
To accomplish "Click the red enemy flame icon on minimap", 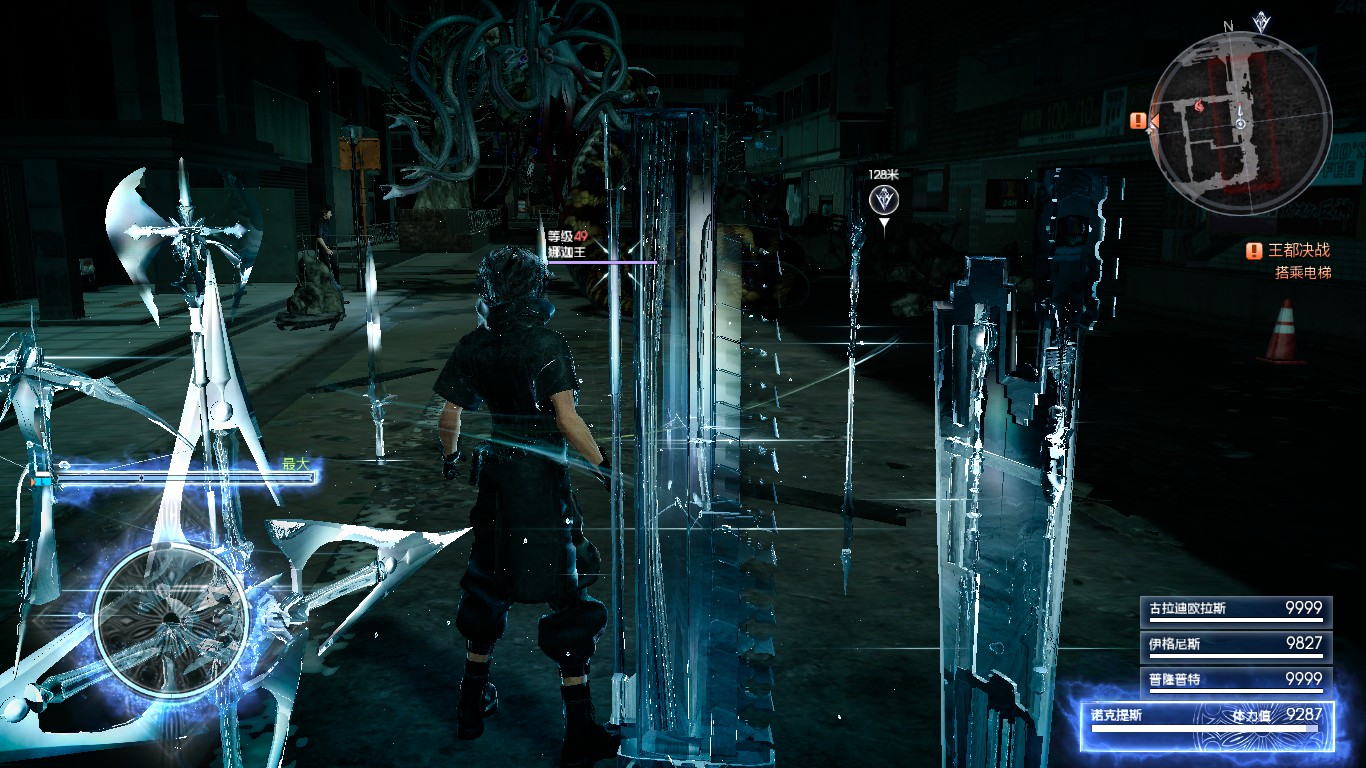I will 1200,106.
